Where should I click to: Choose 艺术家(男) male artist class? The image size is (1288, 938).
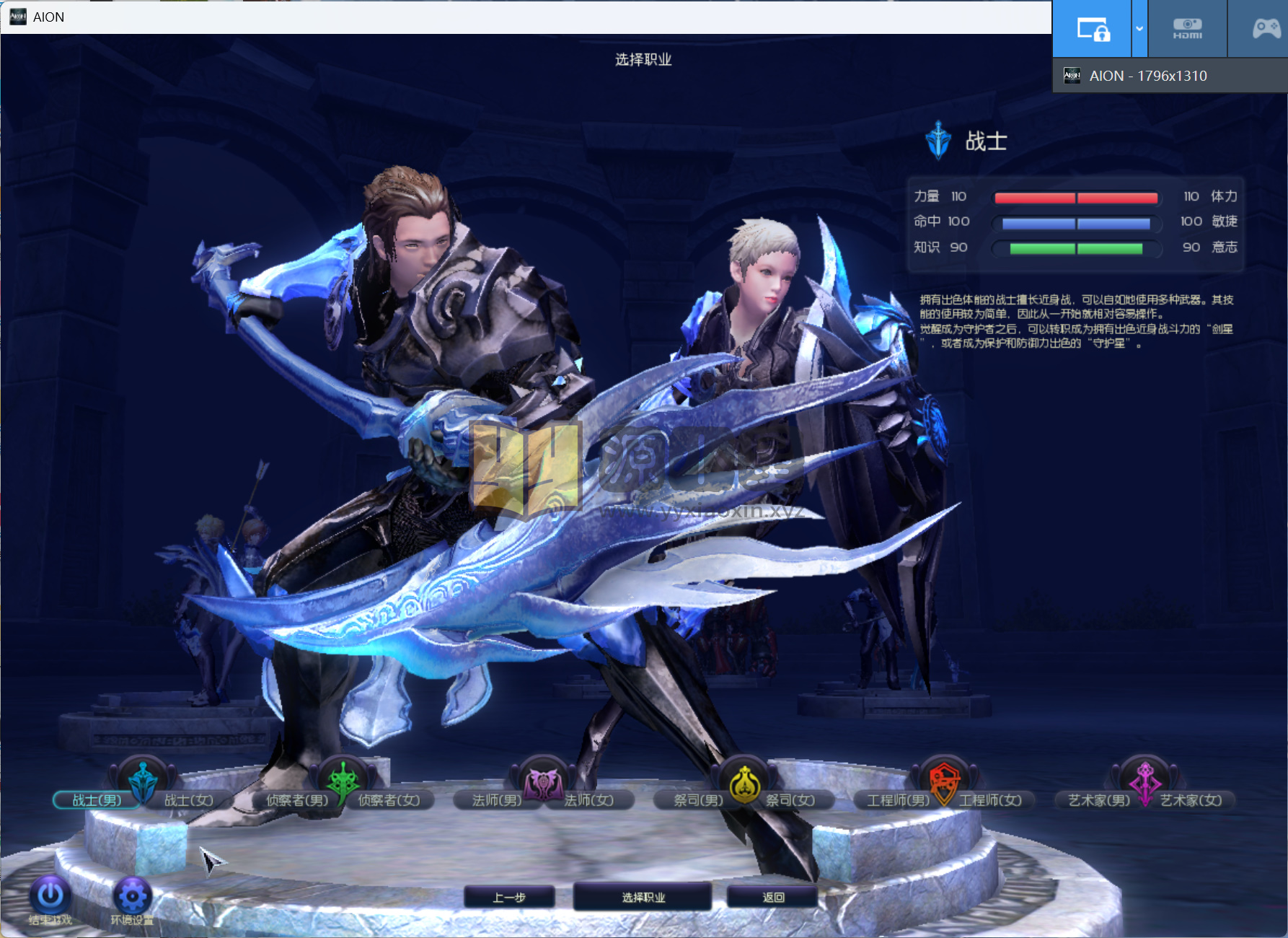point(1098,800)
